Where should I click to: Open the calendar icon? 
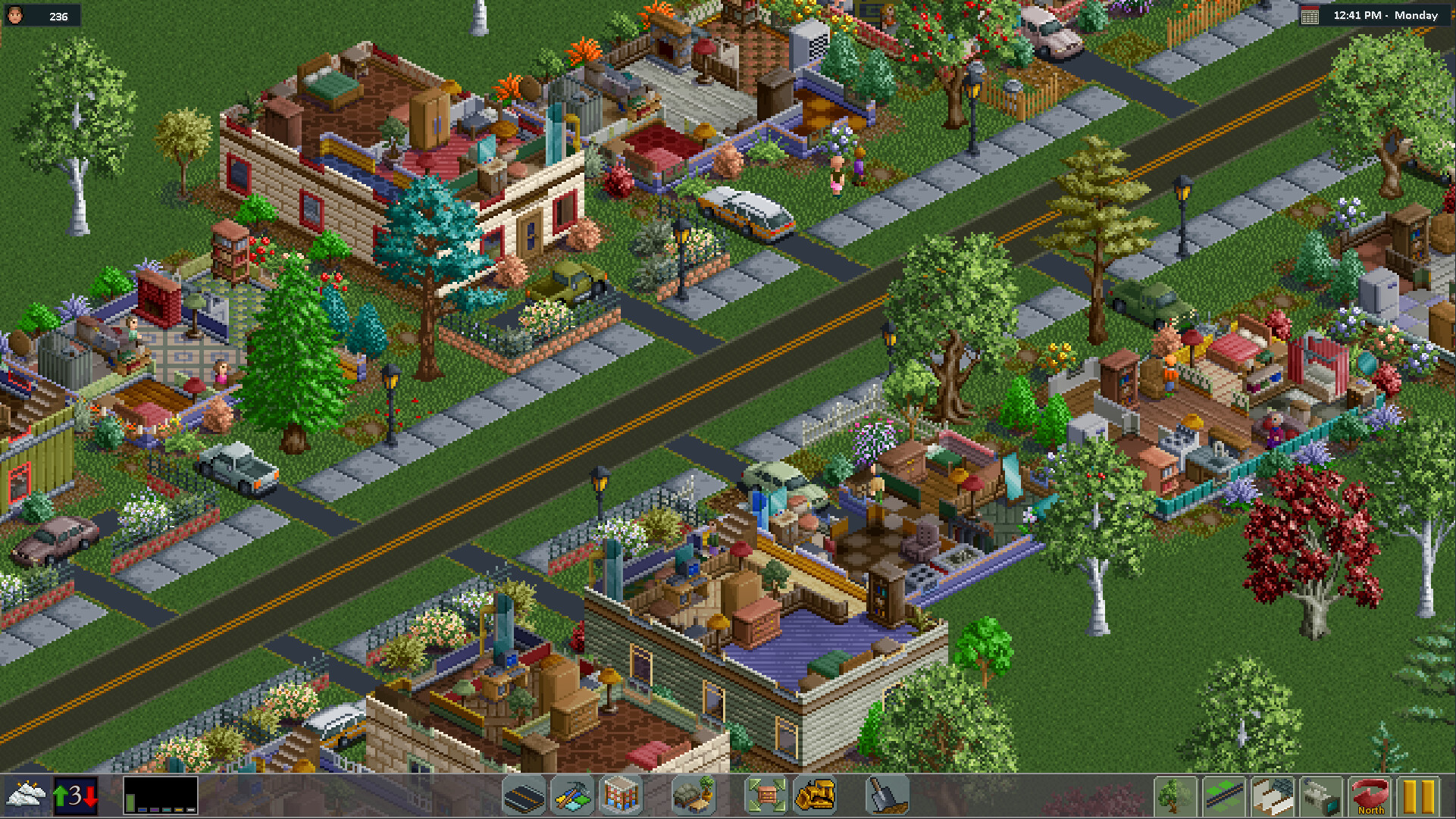[1310, 15]
